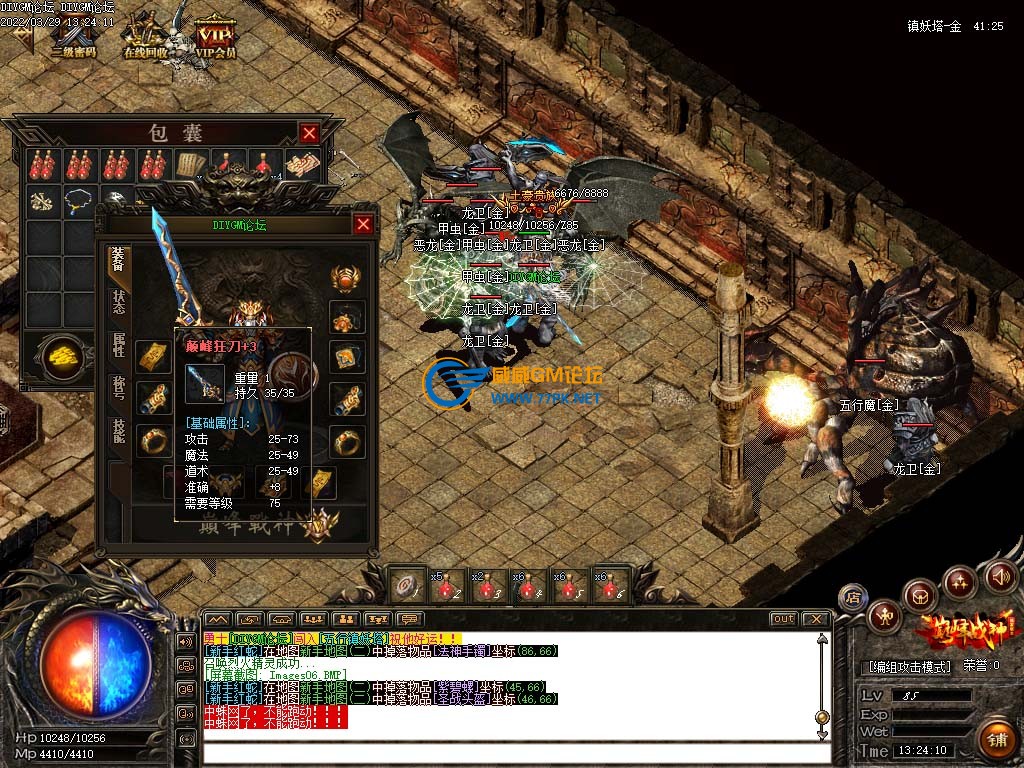The height and width of the screenshot is (768, 1024).
Task: Click the gold ingot icon in the bag
Action: click(x=63, y=355)
